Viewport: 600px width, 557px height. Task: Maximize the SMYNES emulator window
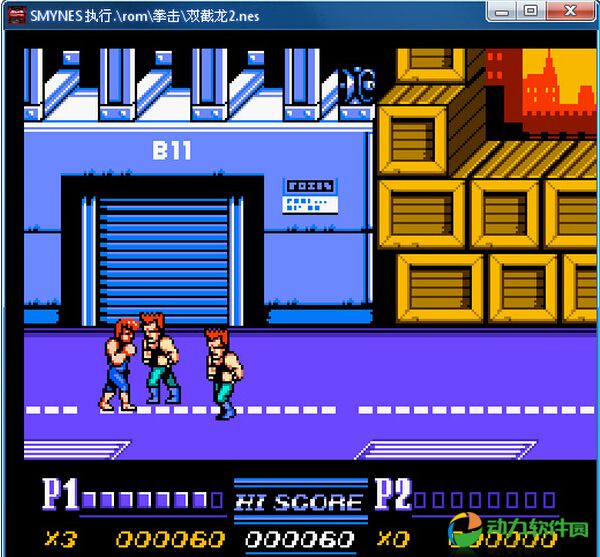(530, 11)
